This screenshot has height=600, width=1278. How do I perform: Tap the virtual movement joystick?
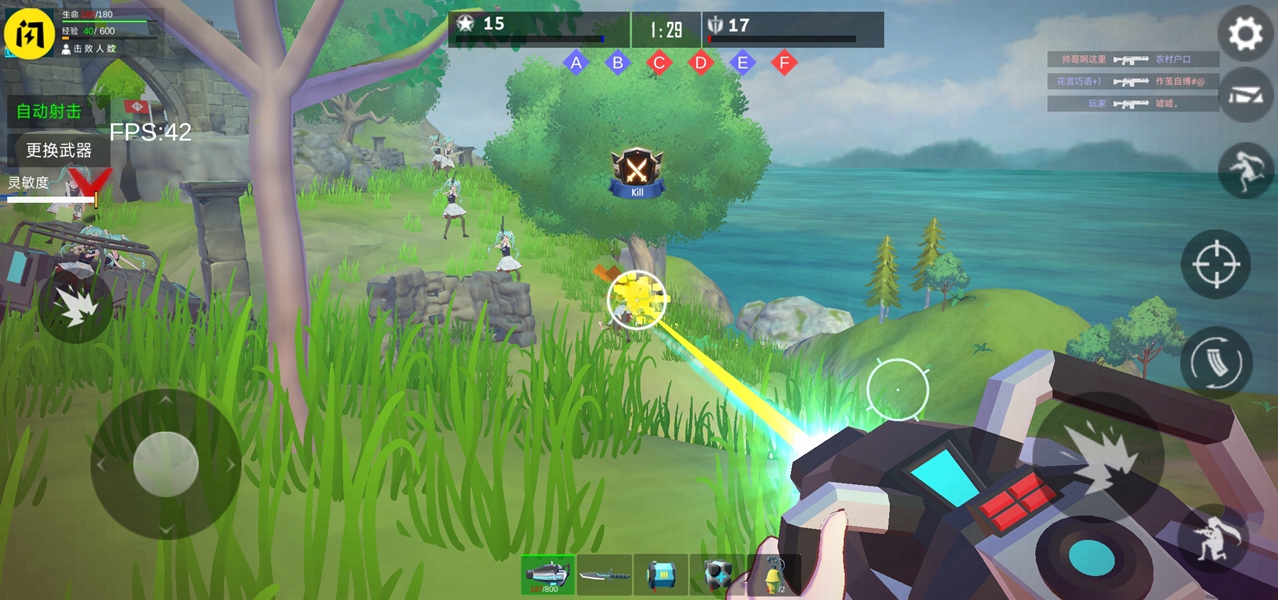[165, 464]
